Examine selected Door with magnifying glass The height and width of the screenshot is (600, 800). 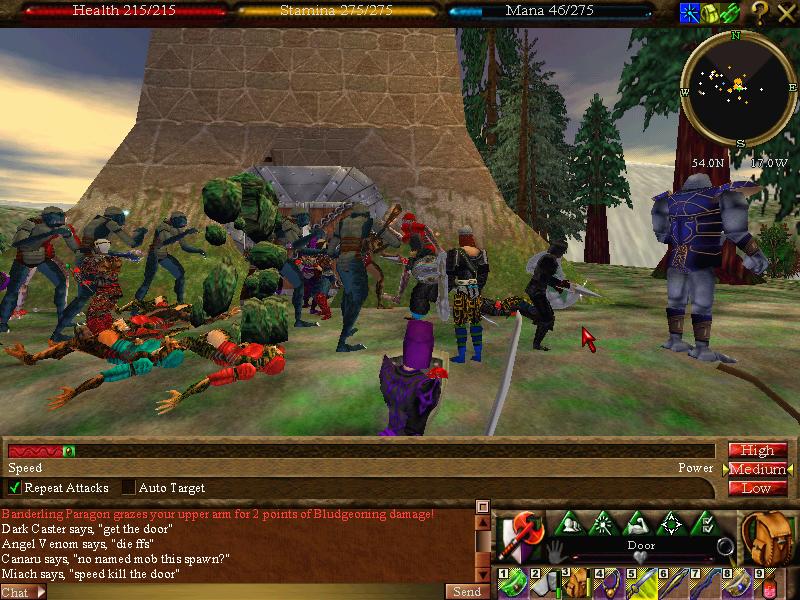[725, 547]
